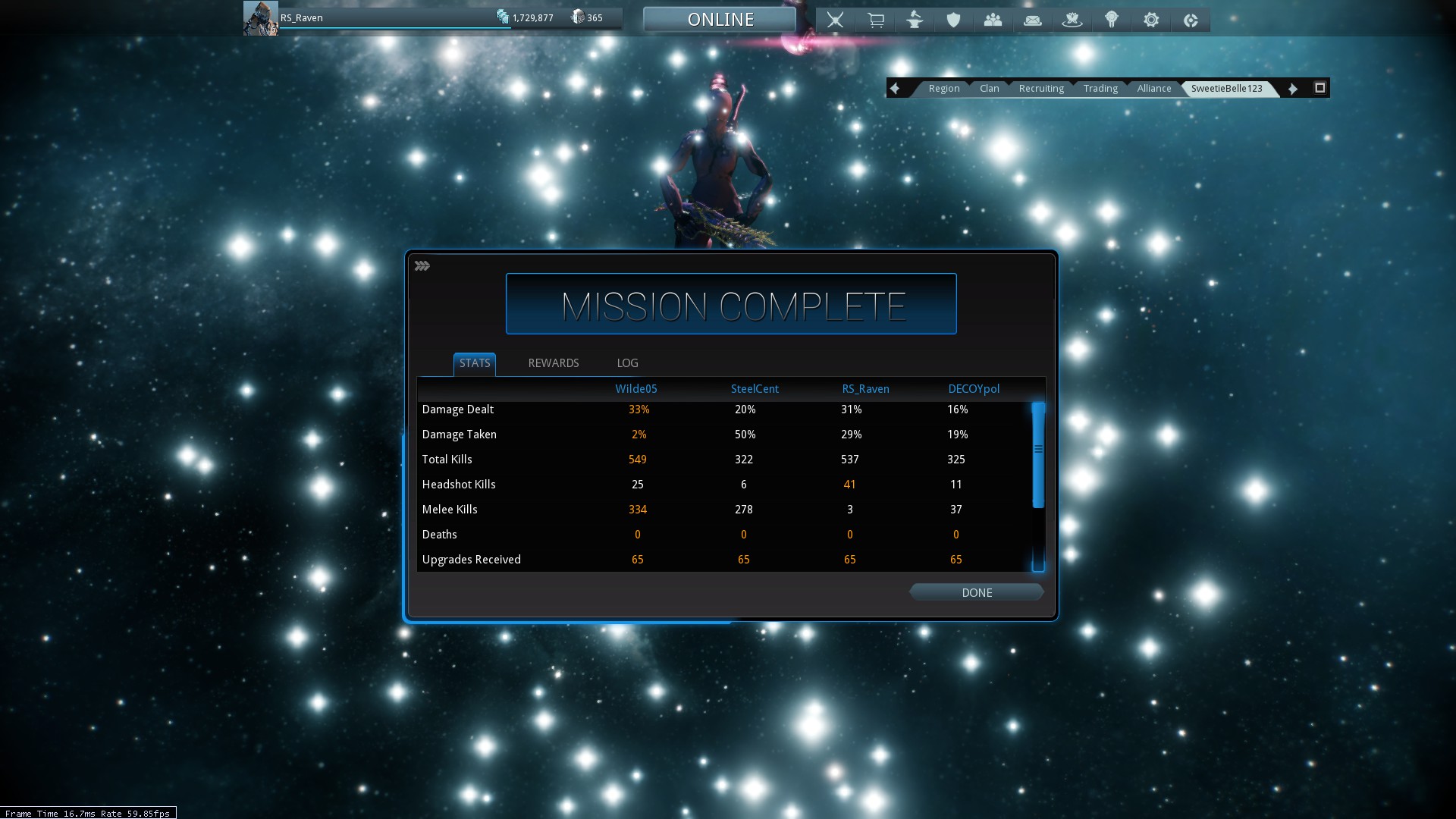
Task: Click the DONE button
Action: tap(976, 593)
